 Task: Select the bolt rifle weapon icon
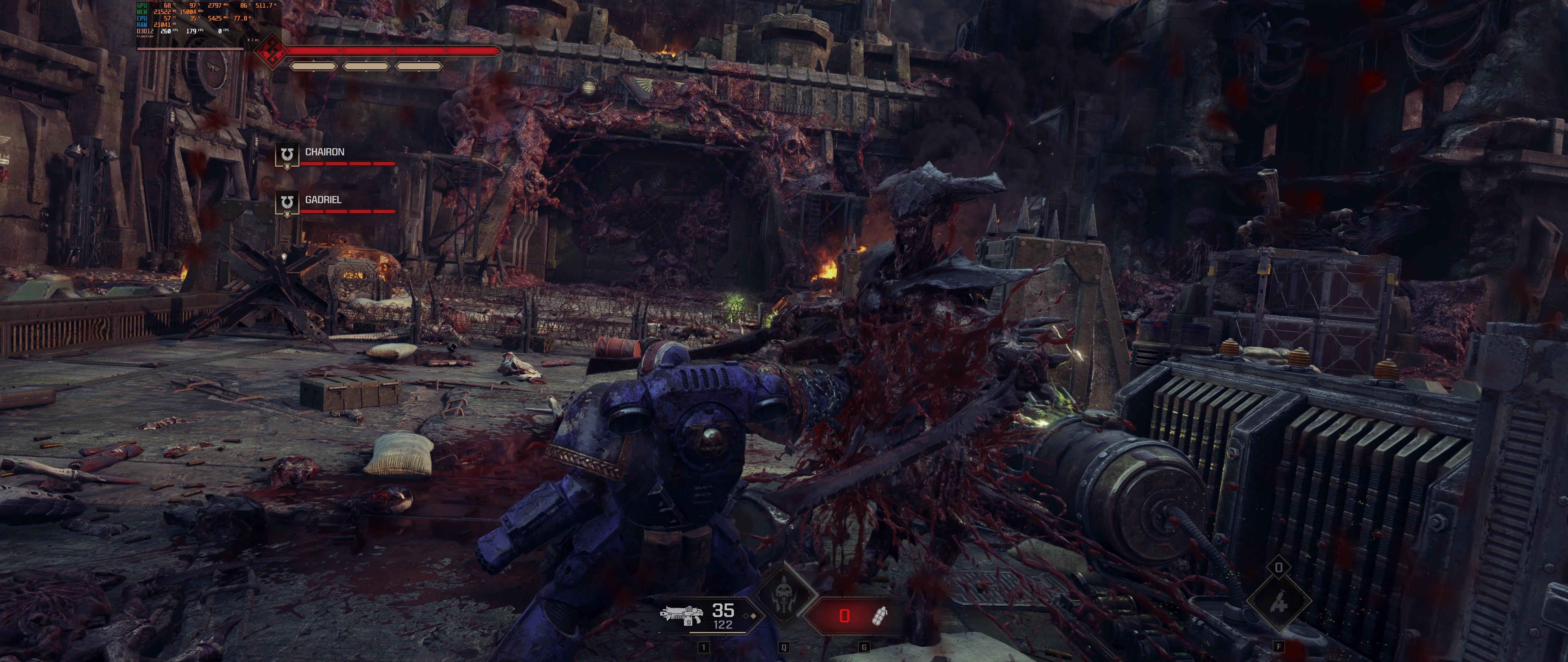tap(681, 614)
